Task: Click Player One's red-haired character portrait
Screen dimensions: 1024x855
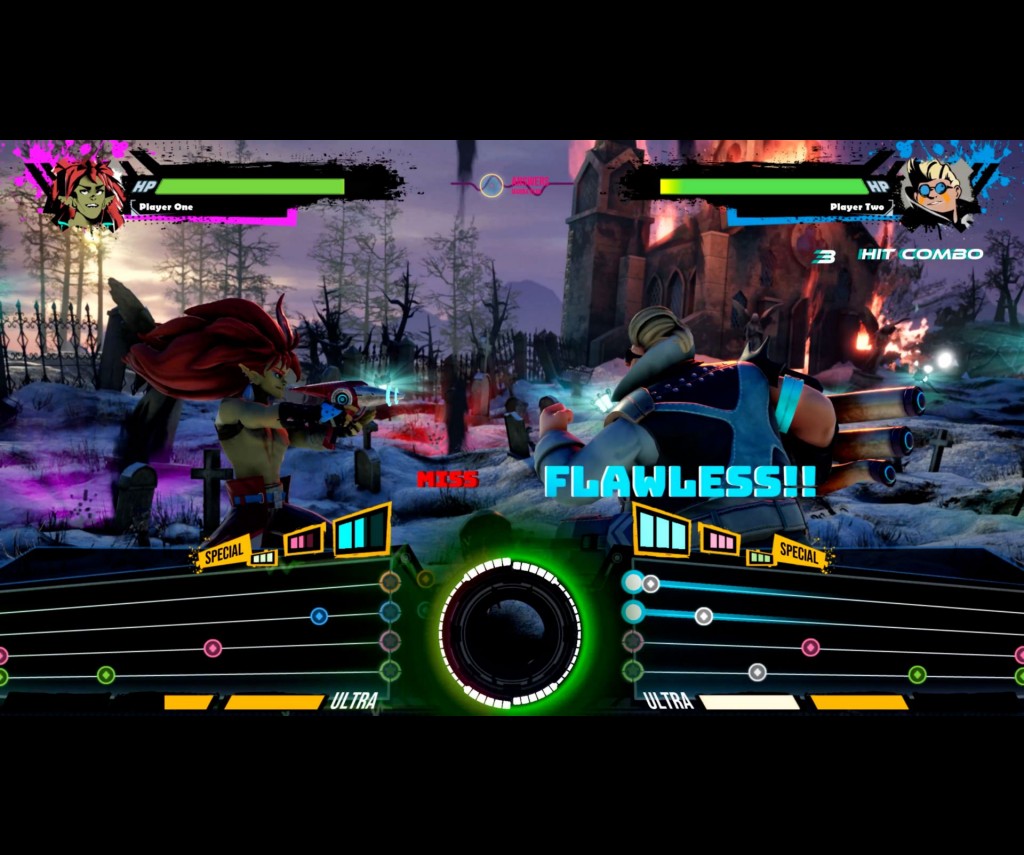Action: point(87,192)
